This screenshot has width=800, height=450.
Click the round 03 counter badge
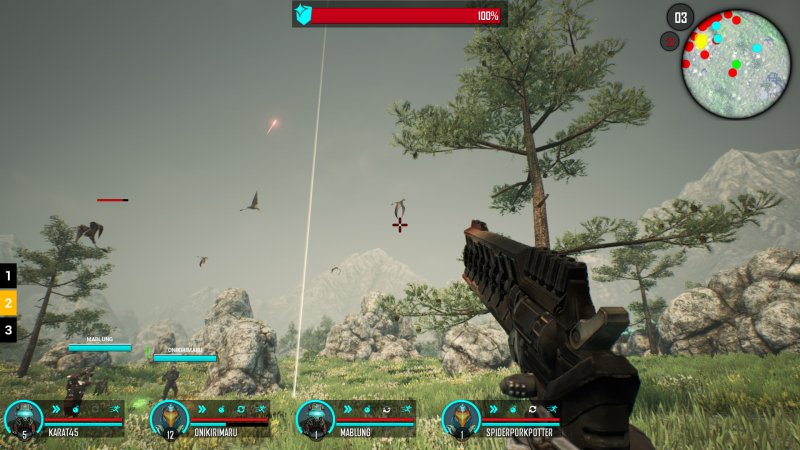point(681,17)
